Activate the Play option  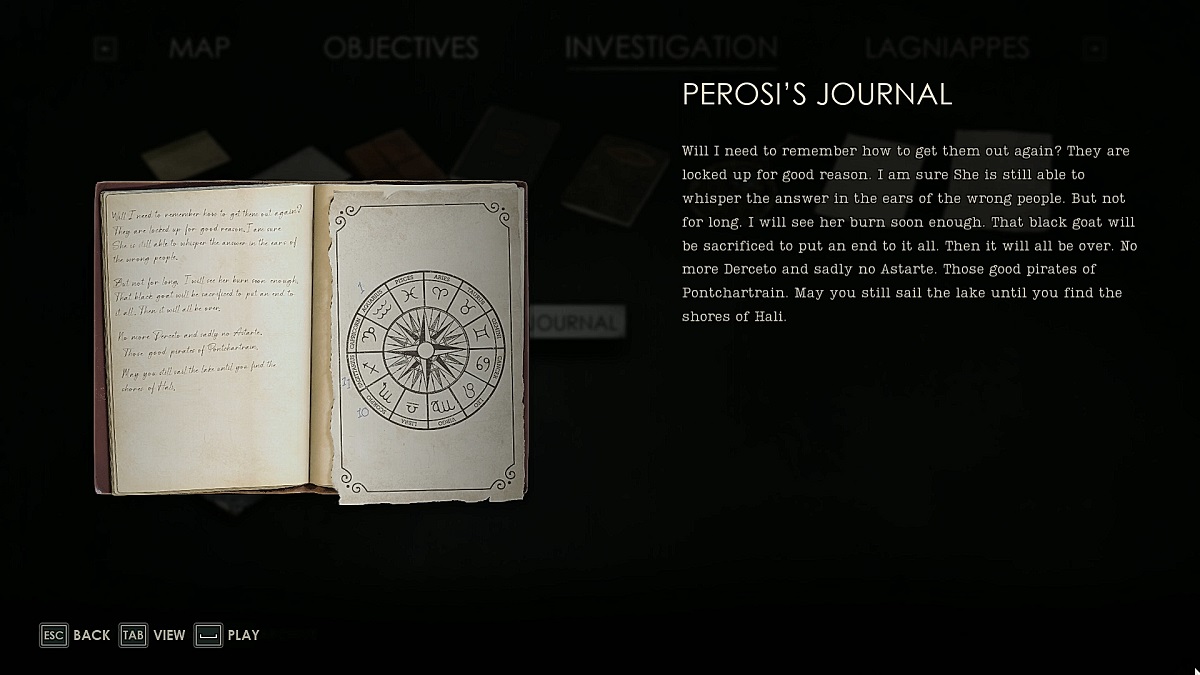[x=227, y=635]
